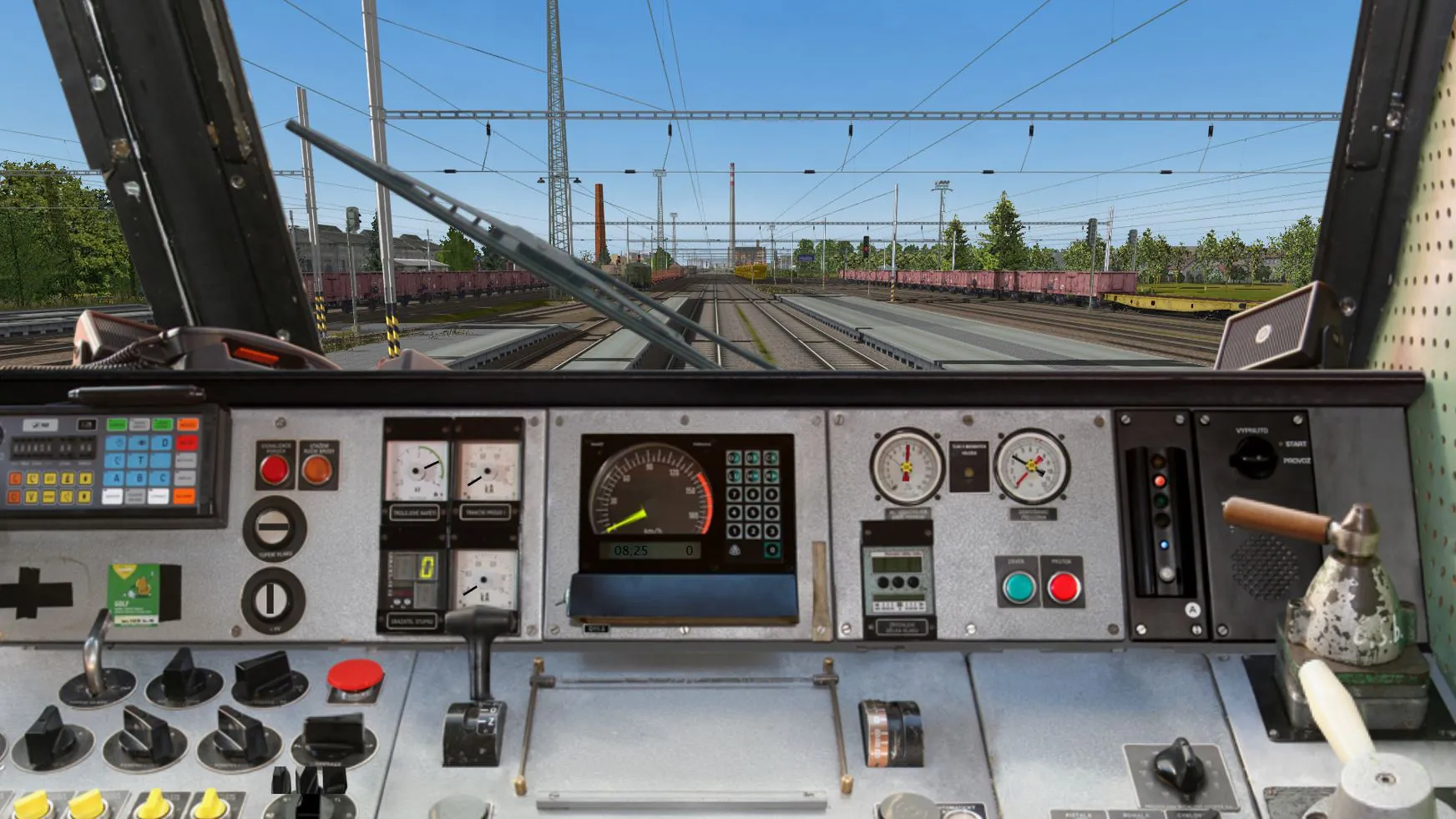Tap the blue D key on the radio keypad
This screenshot has height=819, width=1456.
pos(162,442)
